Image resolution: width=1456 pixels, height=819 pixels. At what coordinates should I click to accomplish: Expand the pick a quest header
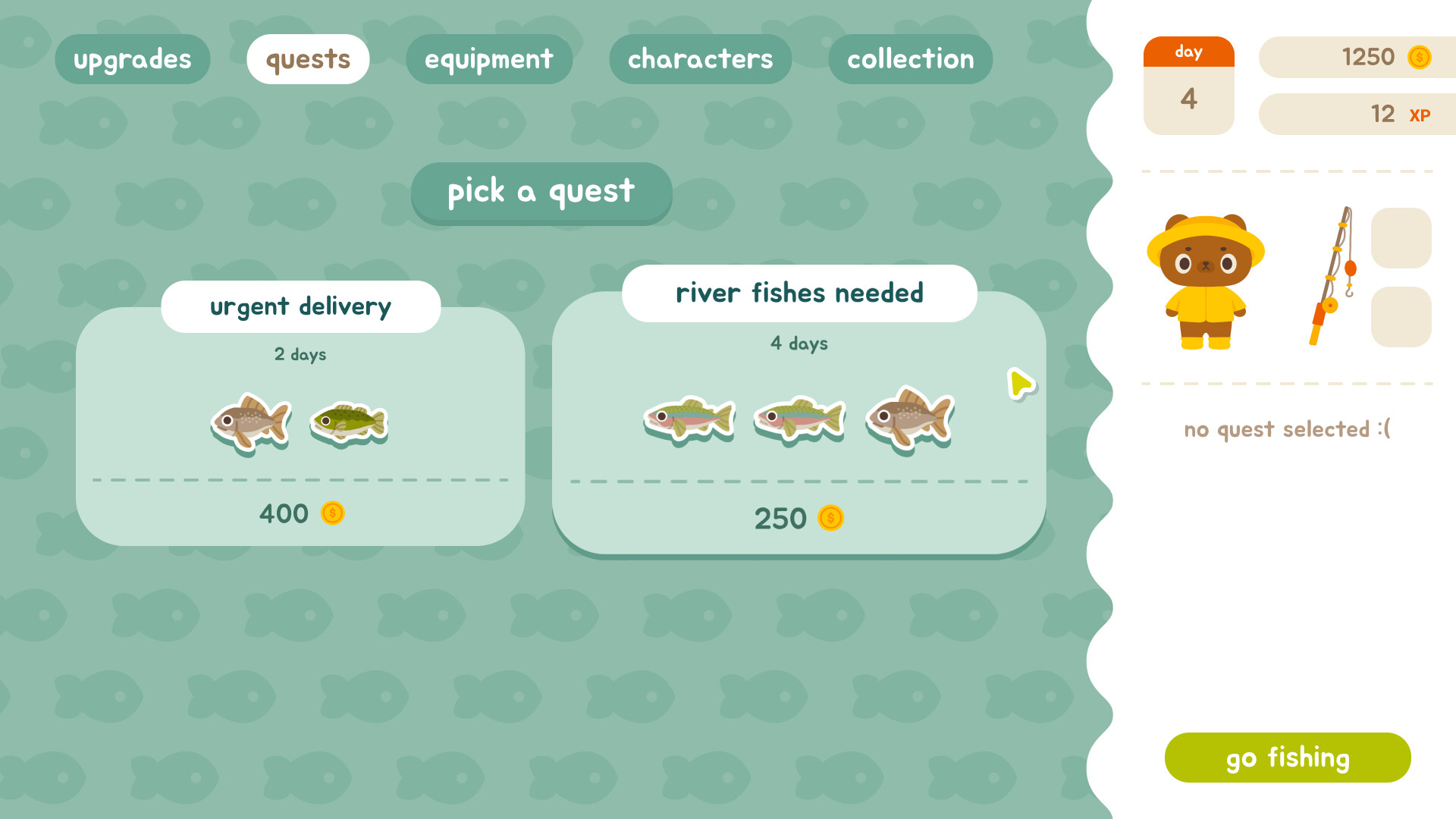[x=541, y=193]
